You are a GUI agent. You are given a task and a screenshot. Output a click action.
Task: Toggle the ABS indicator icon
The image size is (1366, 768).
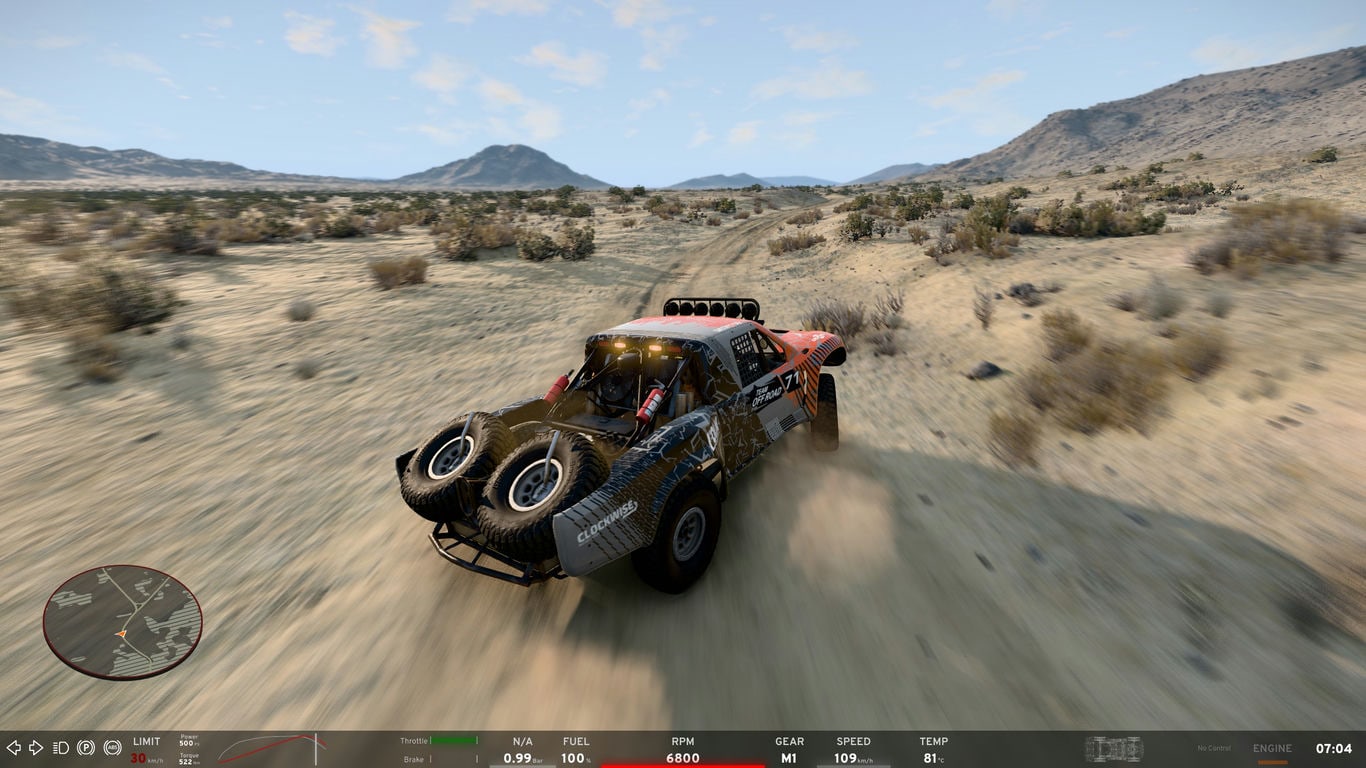[x=112, y=748]
